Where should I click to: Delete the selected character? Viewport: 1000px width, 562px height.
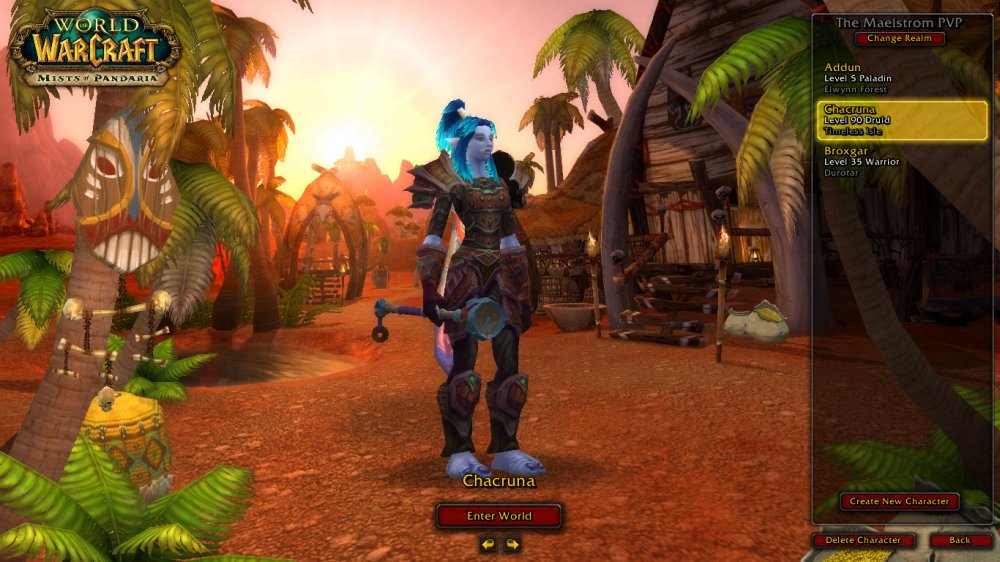point(863,540)
